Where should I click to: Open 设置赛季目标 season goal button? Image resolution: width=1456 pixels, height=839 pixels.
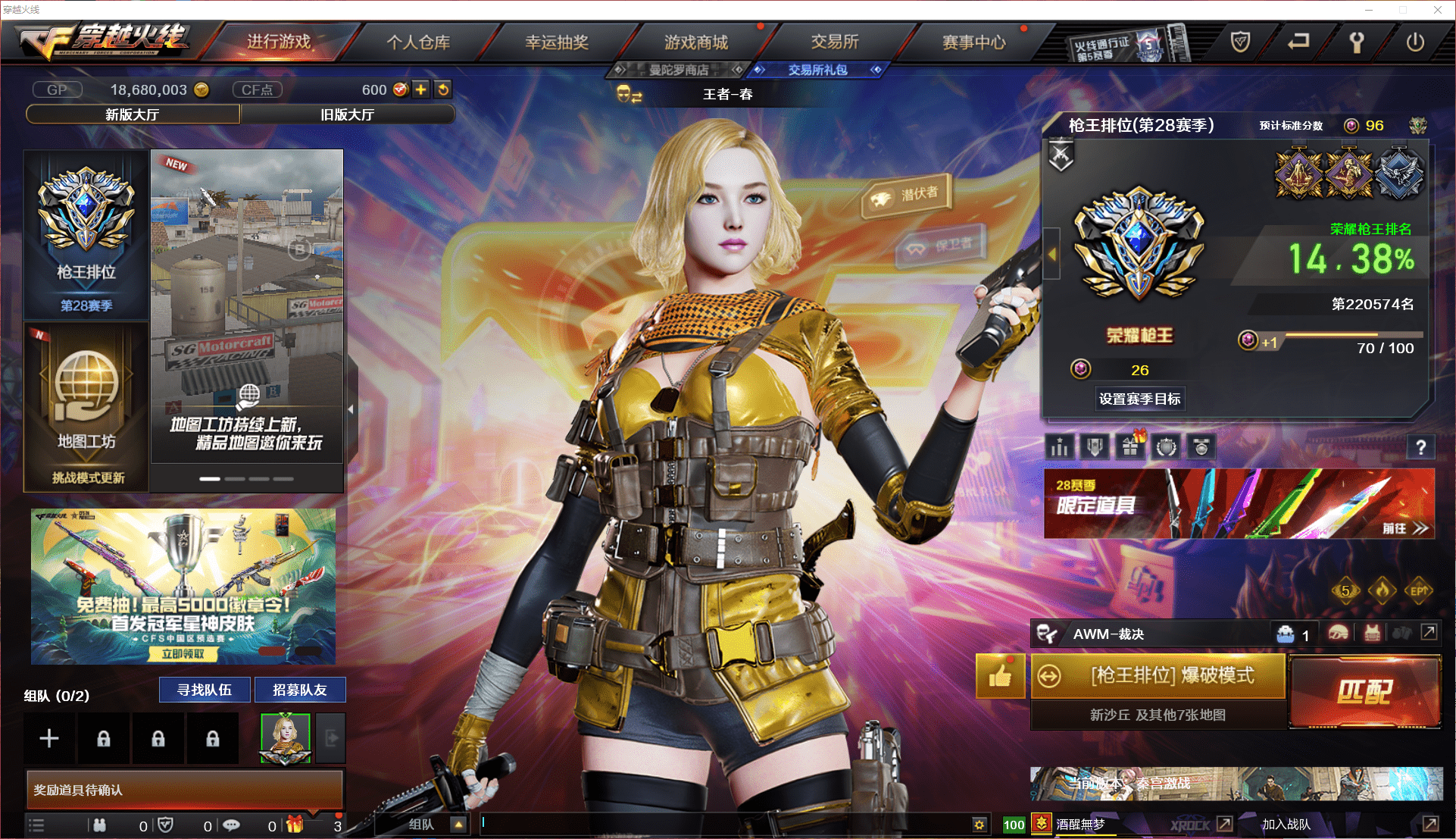coord(1139,399)
